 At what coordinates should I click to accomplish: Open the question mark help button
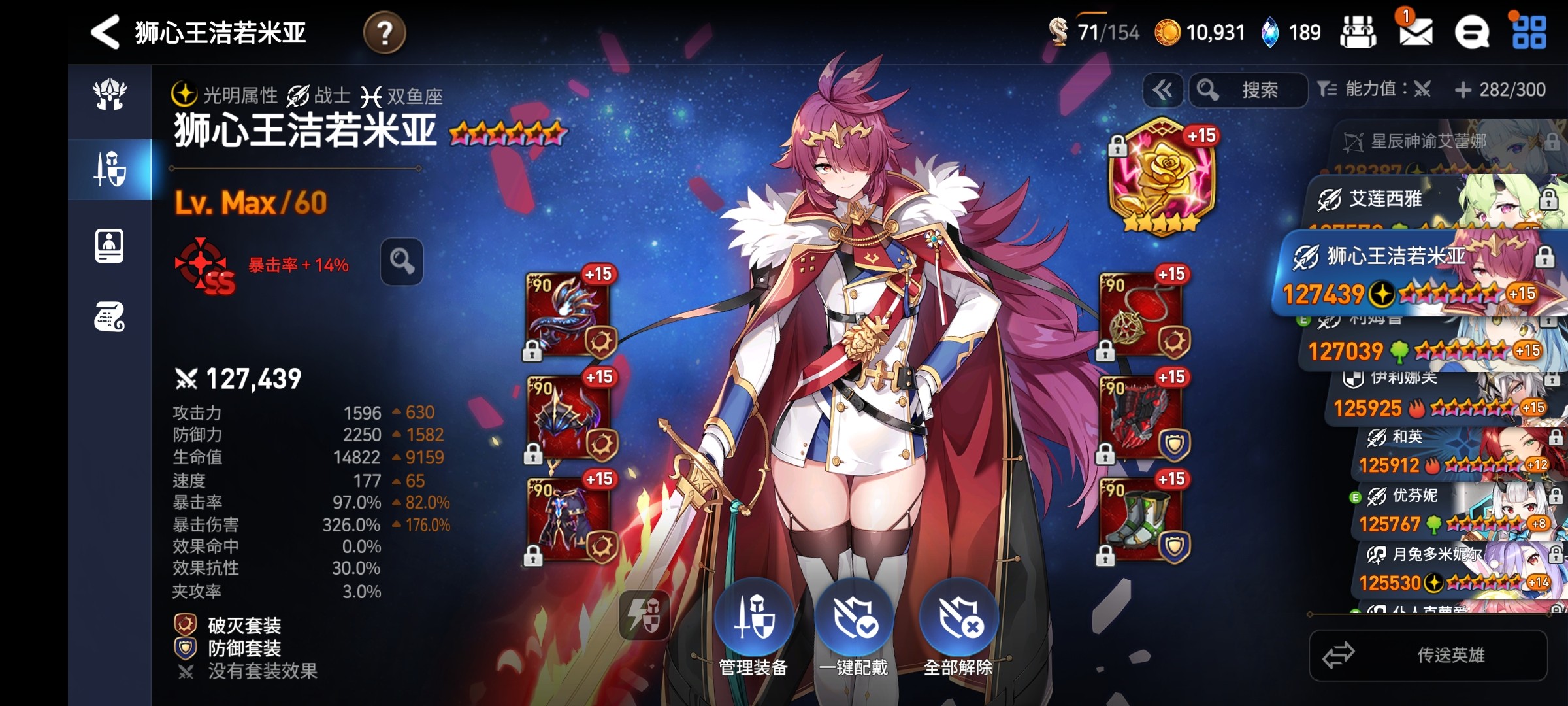[x=385, y=32]
